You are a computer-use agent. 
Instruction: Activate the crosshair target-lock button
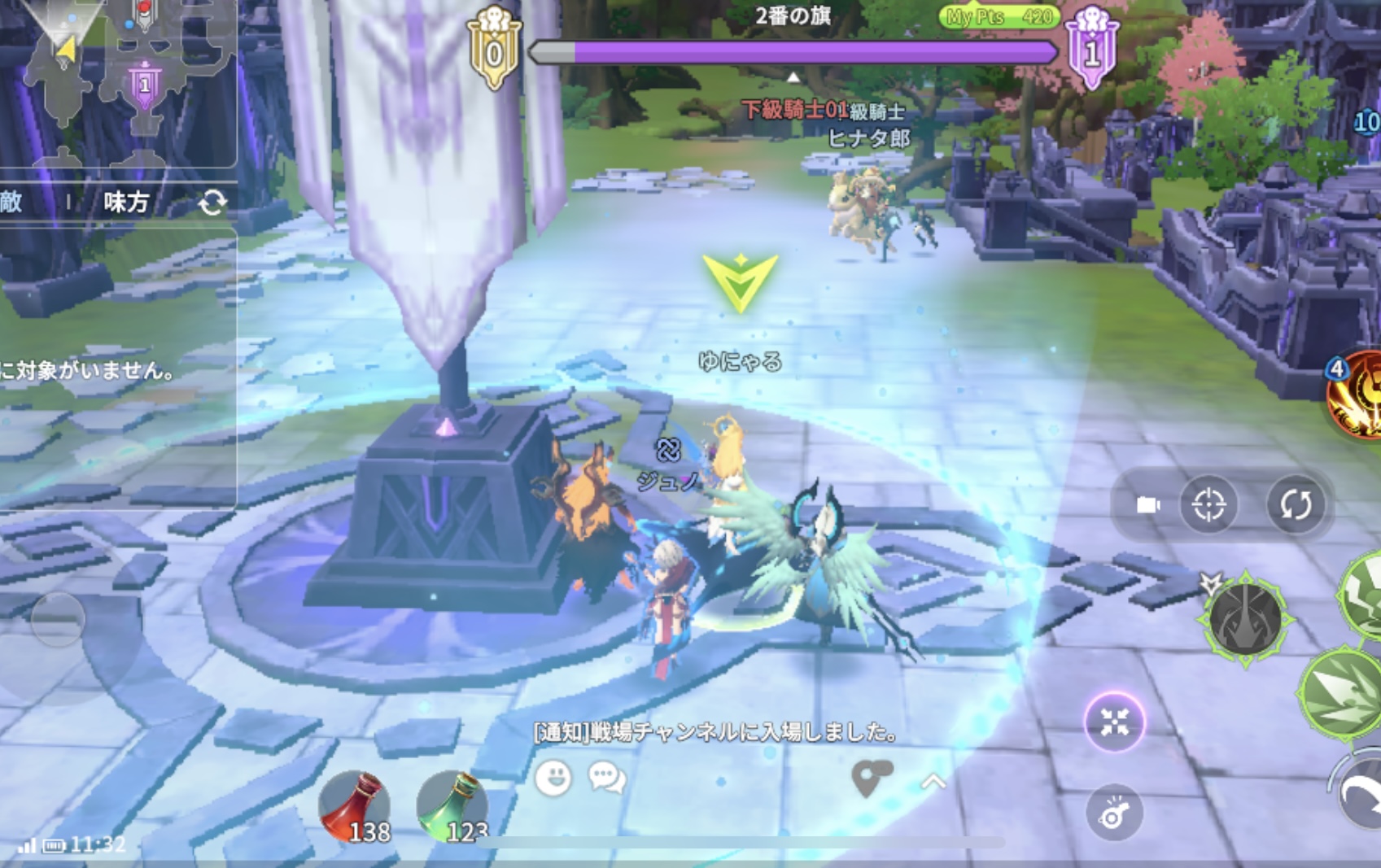pos(1208,505)
